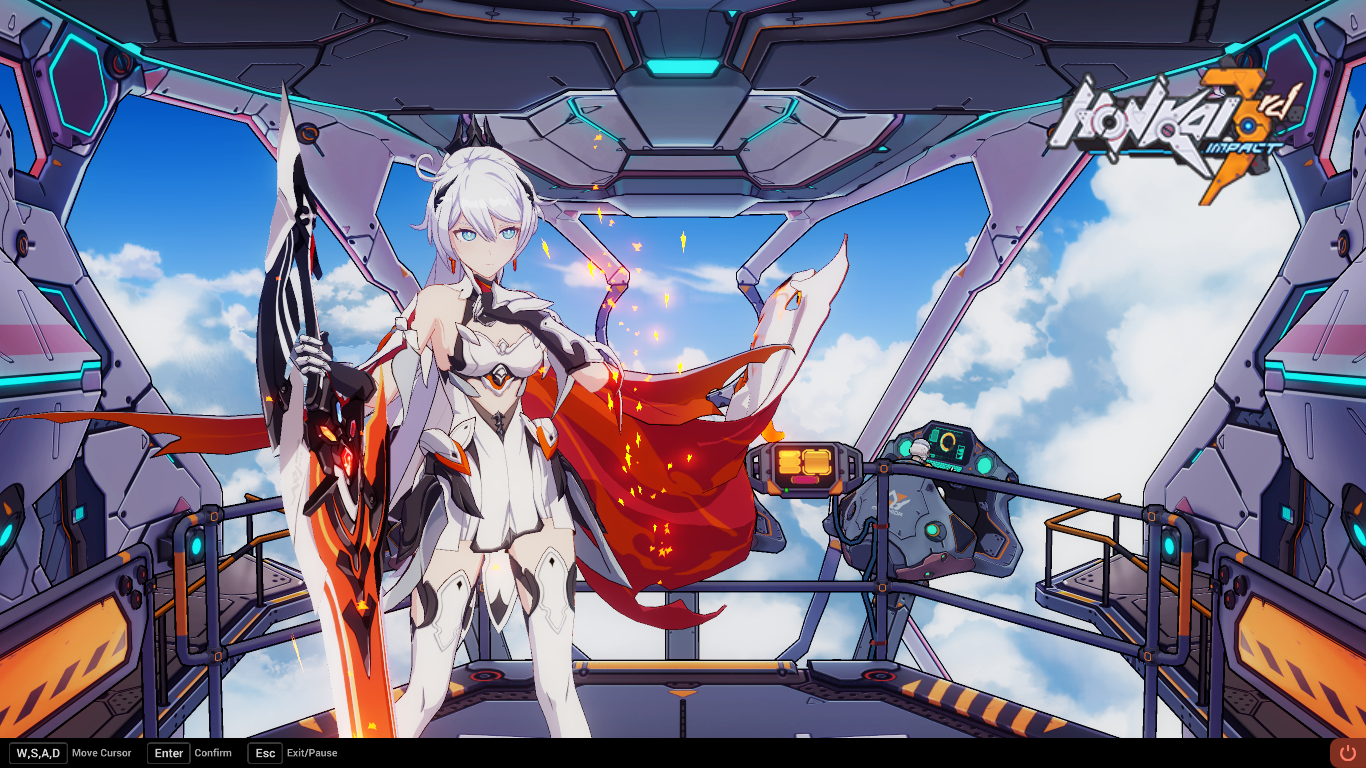Click the Exit/Pause label
Screen dimensions: 1366x768
click(x=312, y=753)
